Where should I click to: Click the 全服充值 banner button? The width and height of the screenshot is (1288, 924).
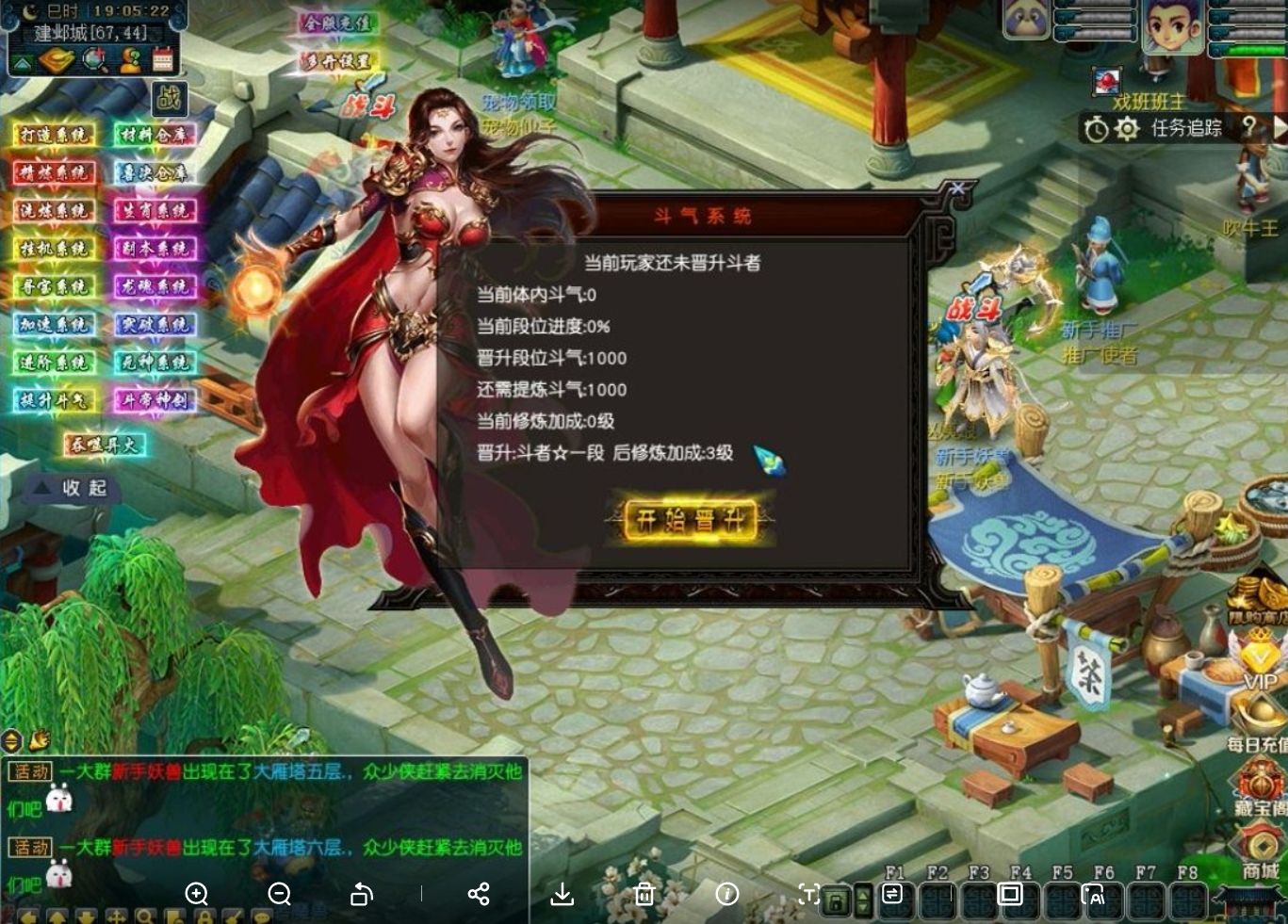[338, 23]
